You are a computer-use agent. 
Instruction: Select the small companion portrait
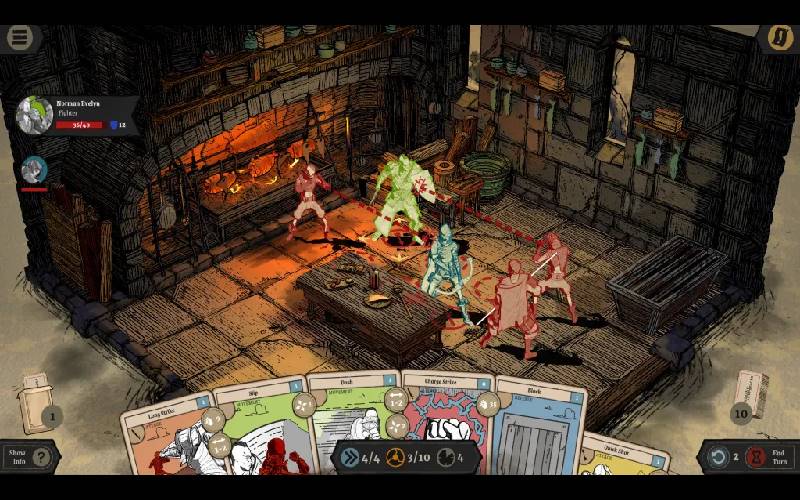click(x=34, y=170)
